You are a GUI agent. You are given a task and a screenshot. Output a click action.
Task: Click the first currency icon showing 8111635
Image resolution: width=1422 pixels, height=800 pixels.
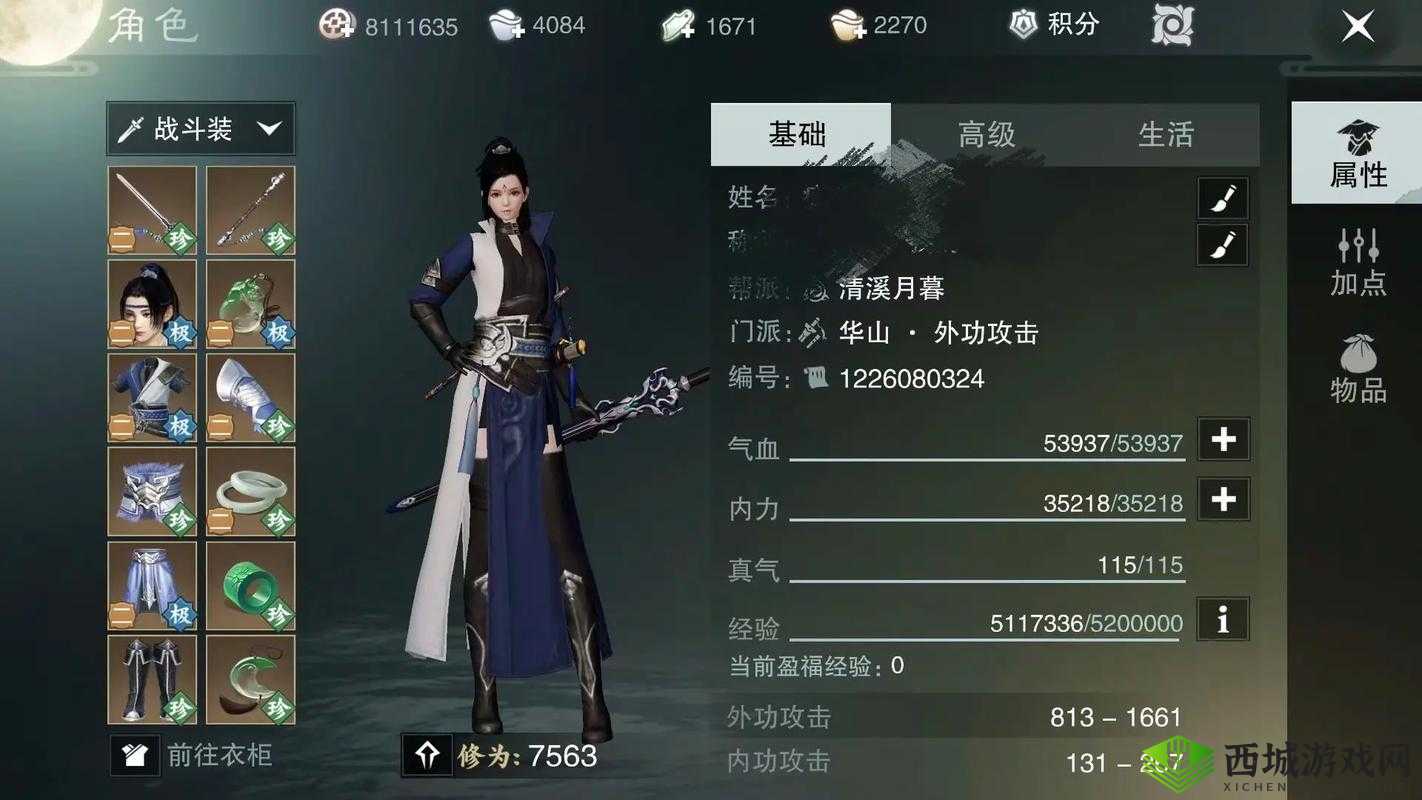coord(338,25)
